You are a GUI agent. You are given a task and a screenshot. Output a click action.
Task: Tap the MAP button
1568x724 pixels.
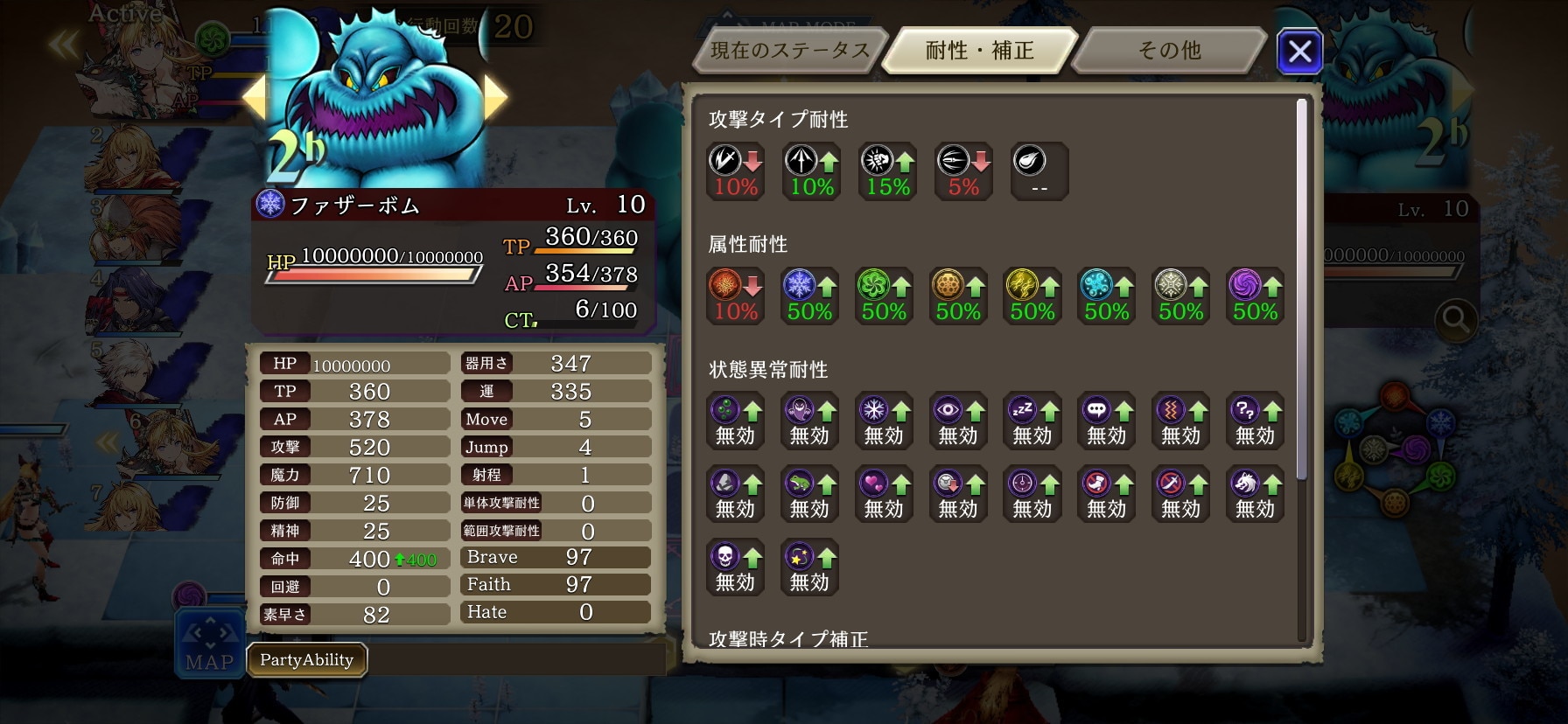coord(210,644)
